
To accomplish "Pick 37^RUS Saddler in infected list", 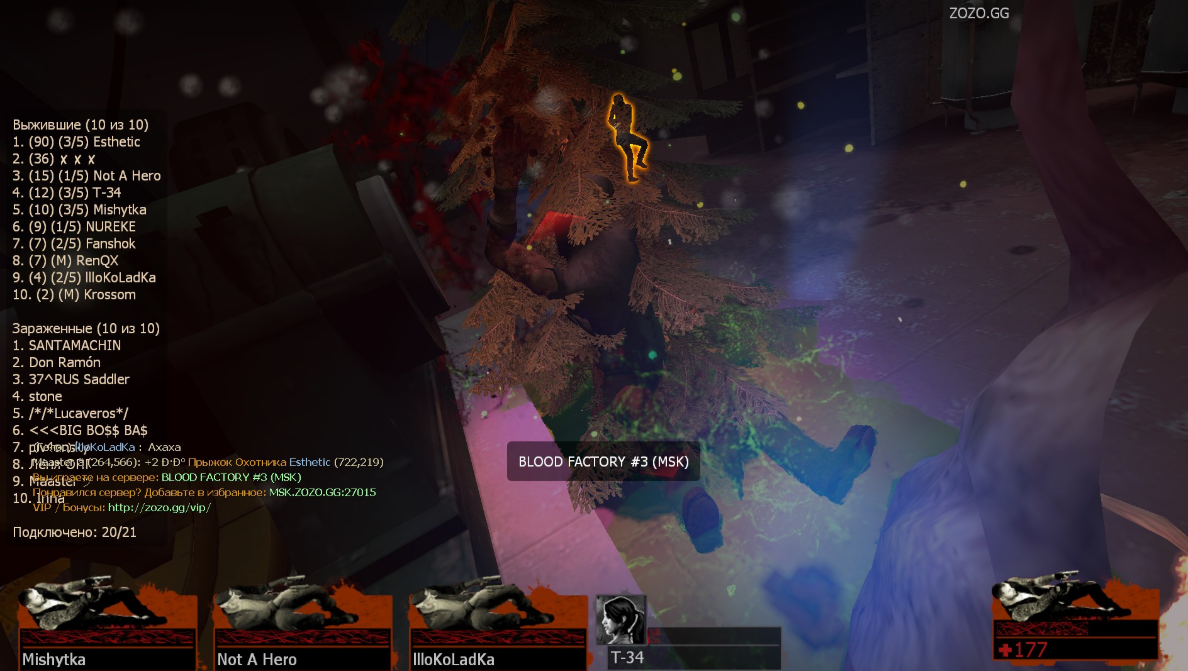I will pos(71,379).
